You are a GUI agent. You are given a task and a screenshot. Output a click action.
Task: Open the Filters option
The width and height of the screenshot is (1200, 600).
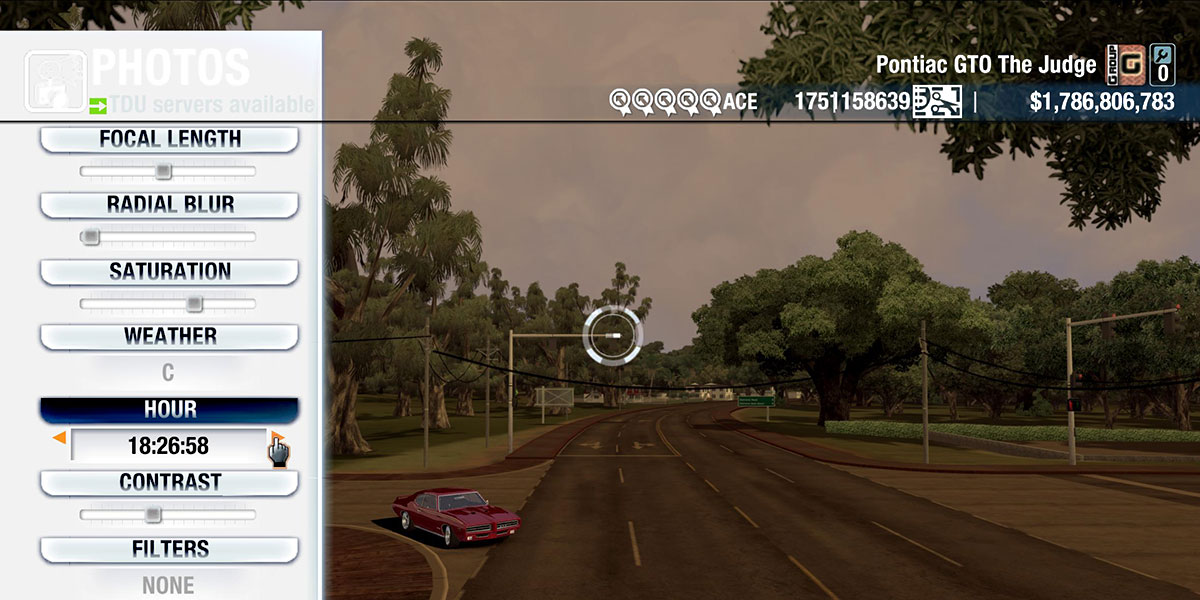click(169, 549)
